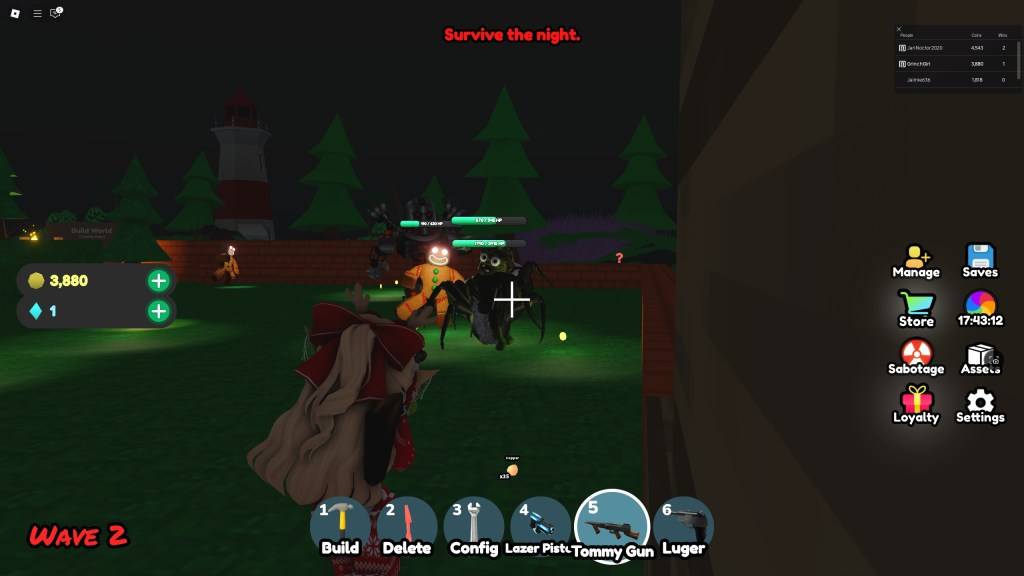Open the Loyalty gift rewards
Screen dimensions: 1024x576
[x=916, y=405]
